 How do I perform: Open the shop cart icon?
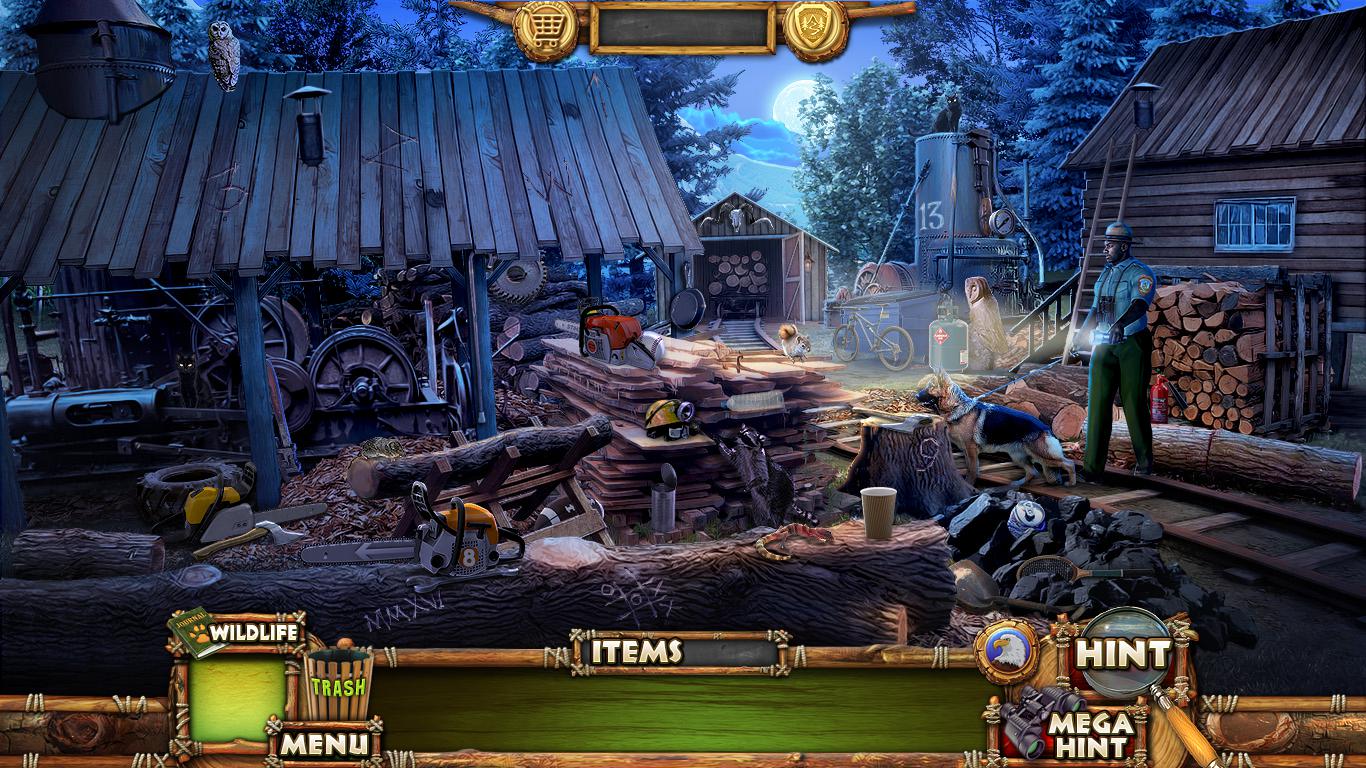click(x=545, y=30)
